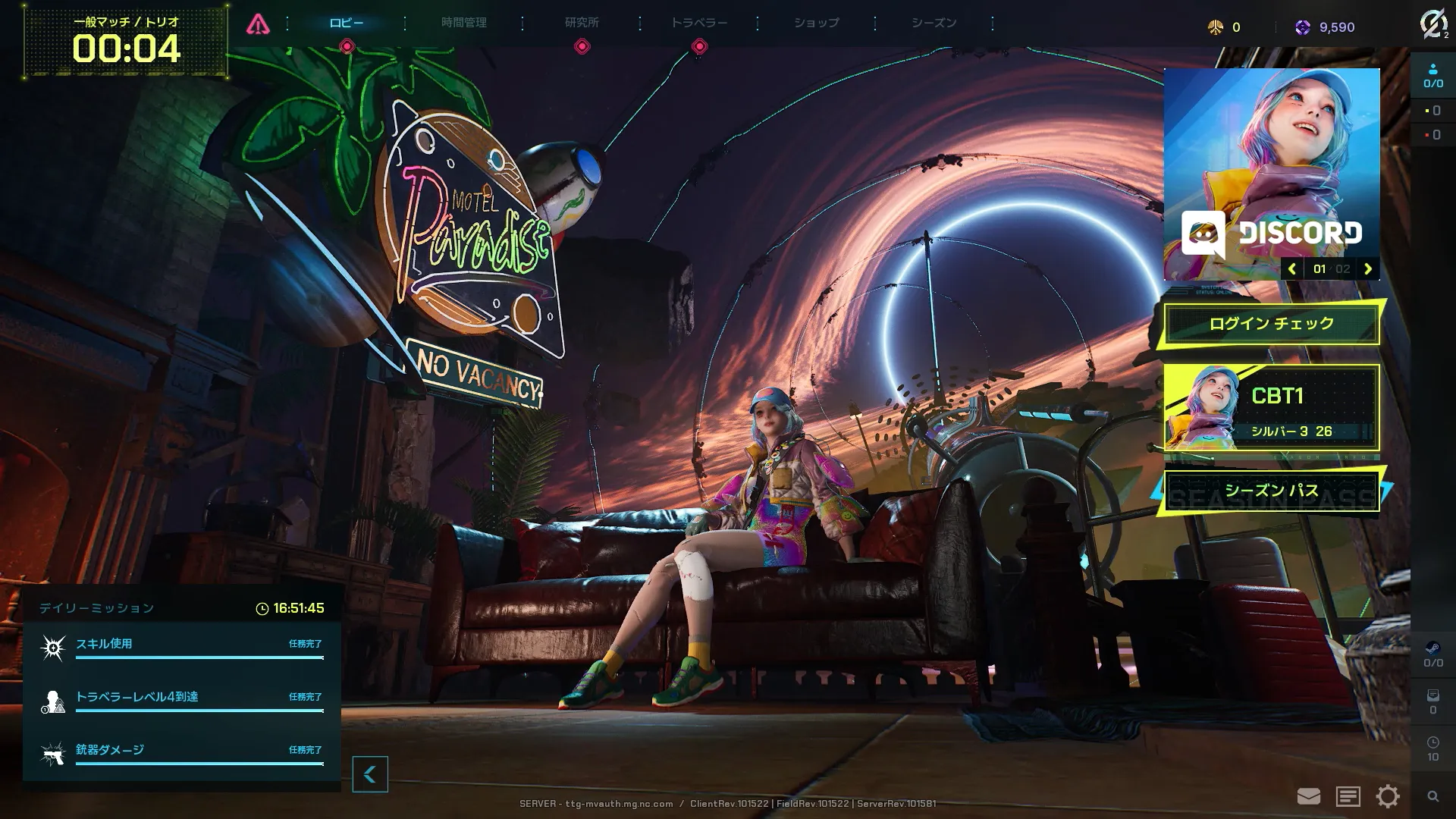Select the トラベラー tab
This screenshot has width=1456, height=819.
698,23
